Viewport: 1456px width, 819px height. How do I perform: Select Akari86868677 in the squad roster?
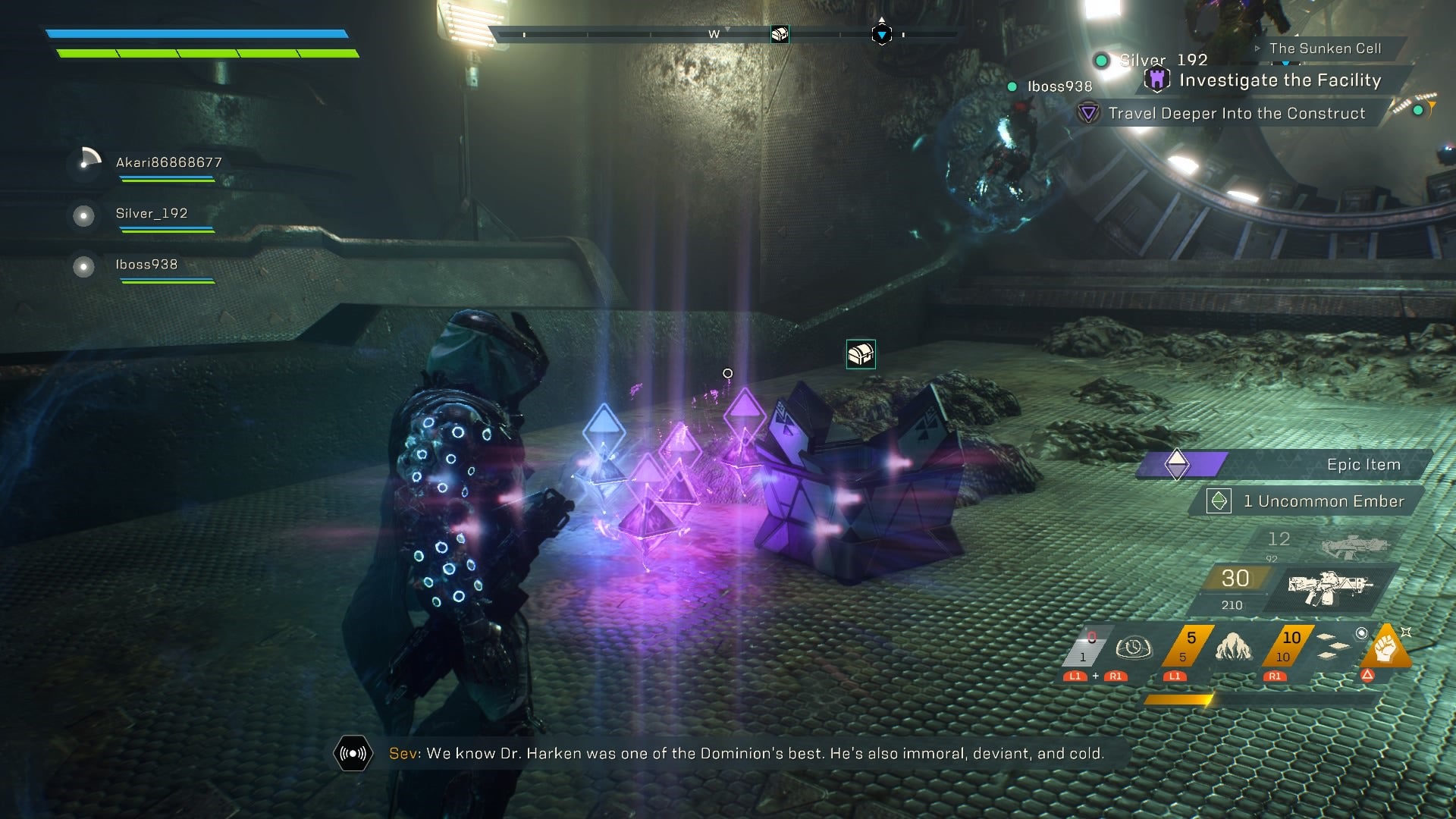[x=167, y=162]
